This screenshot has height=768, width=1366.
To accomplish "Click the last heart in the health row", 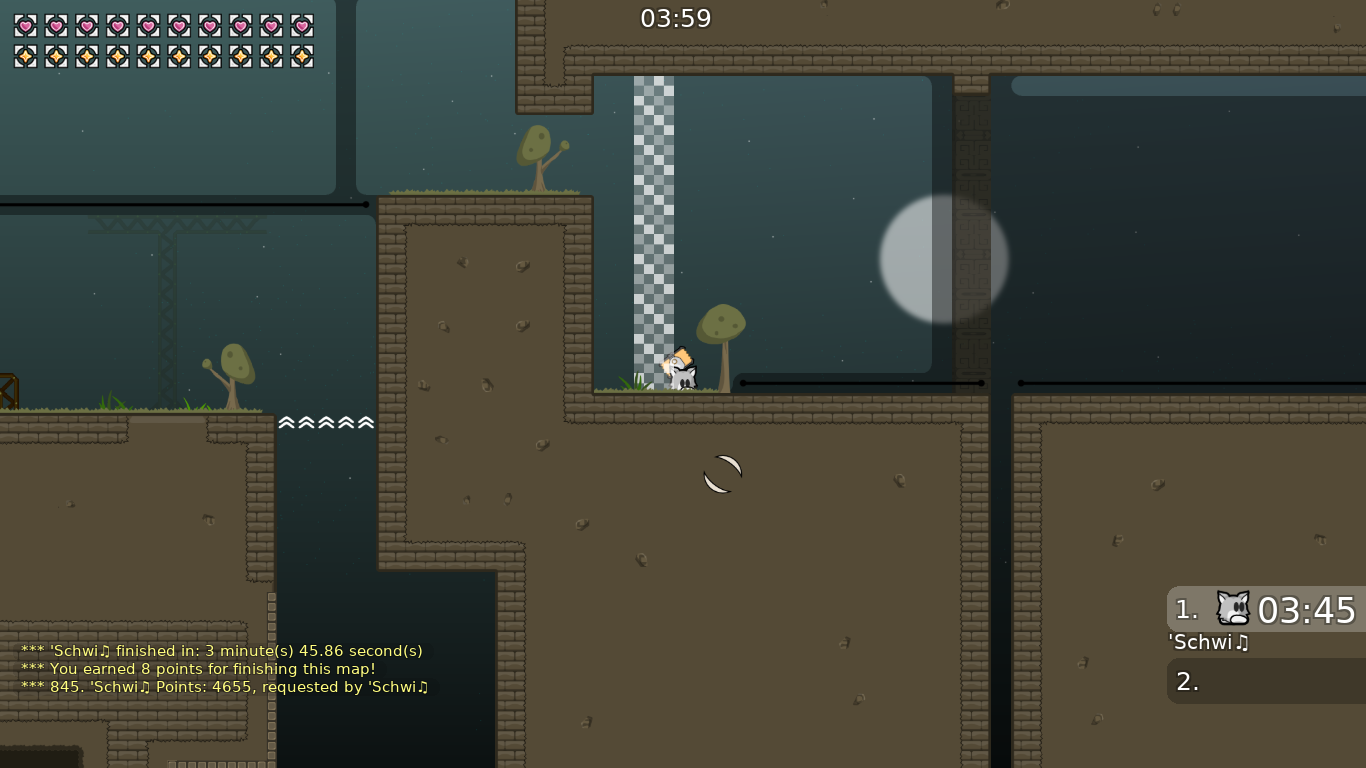I will click(x=303, y=26).
